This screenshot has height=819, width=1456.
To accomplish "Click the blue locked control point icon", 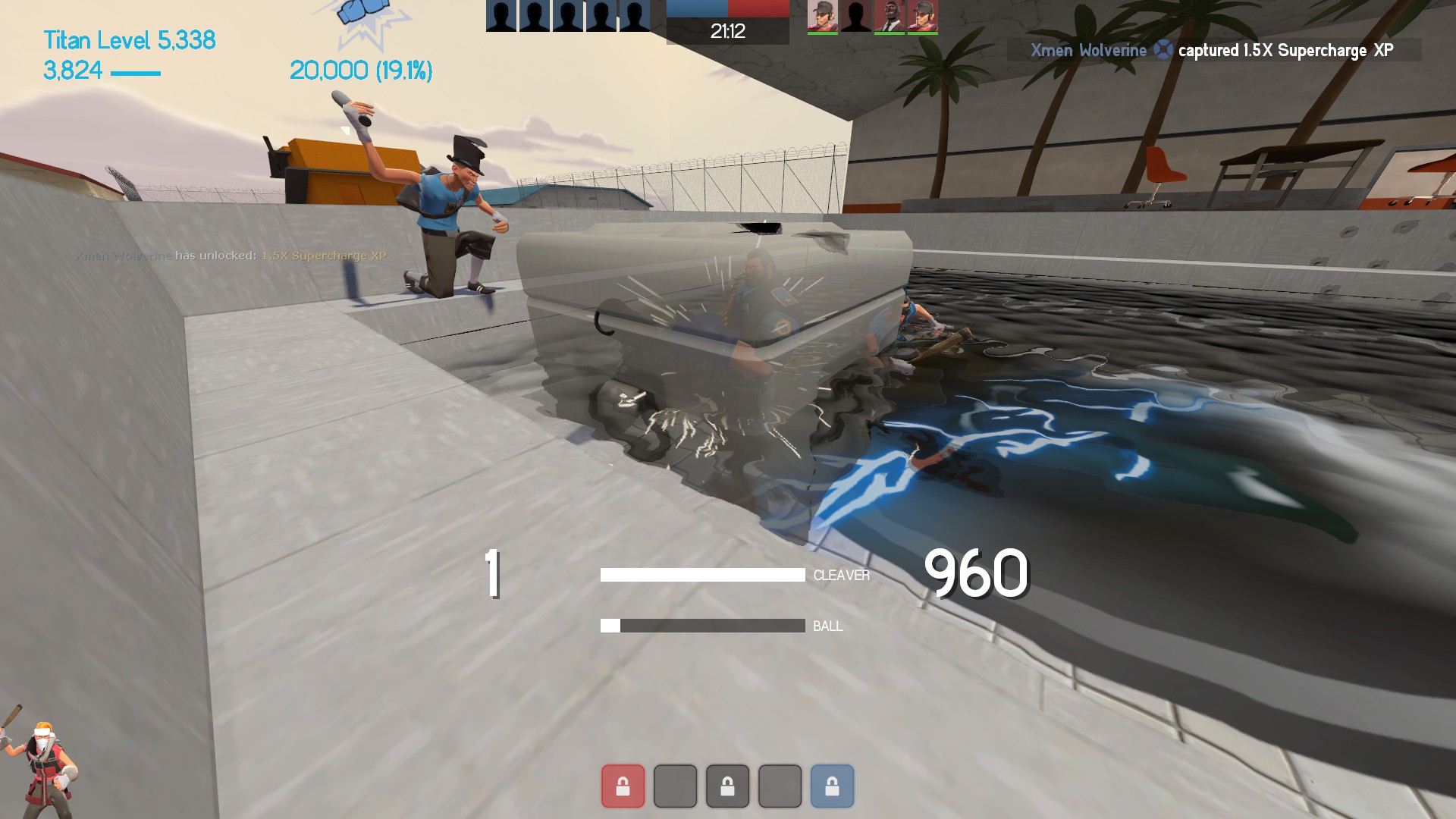I will 832,786.
